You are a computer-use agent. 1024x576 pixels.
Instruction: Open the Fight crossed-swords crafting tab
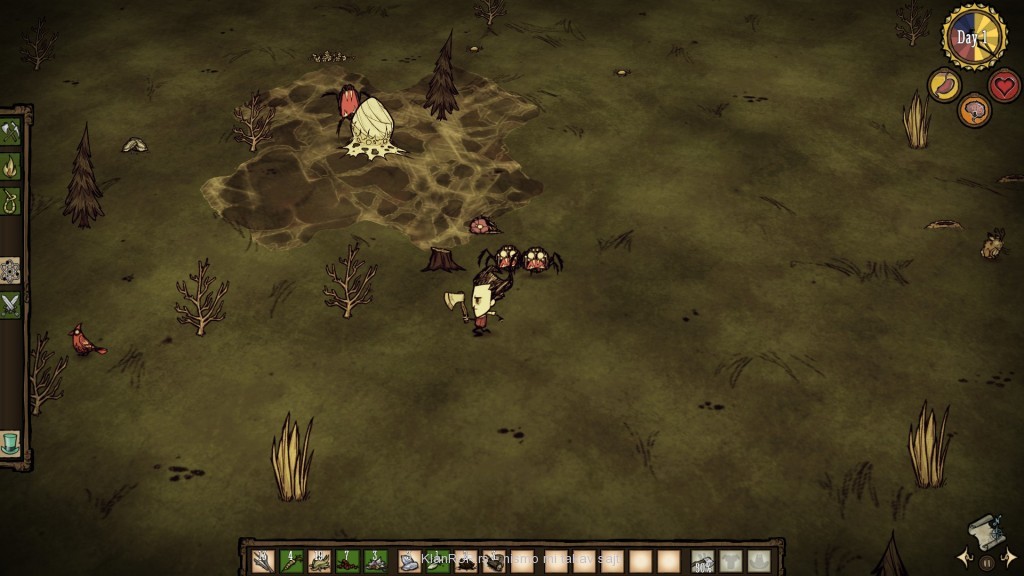[11, 304]
